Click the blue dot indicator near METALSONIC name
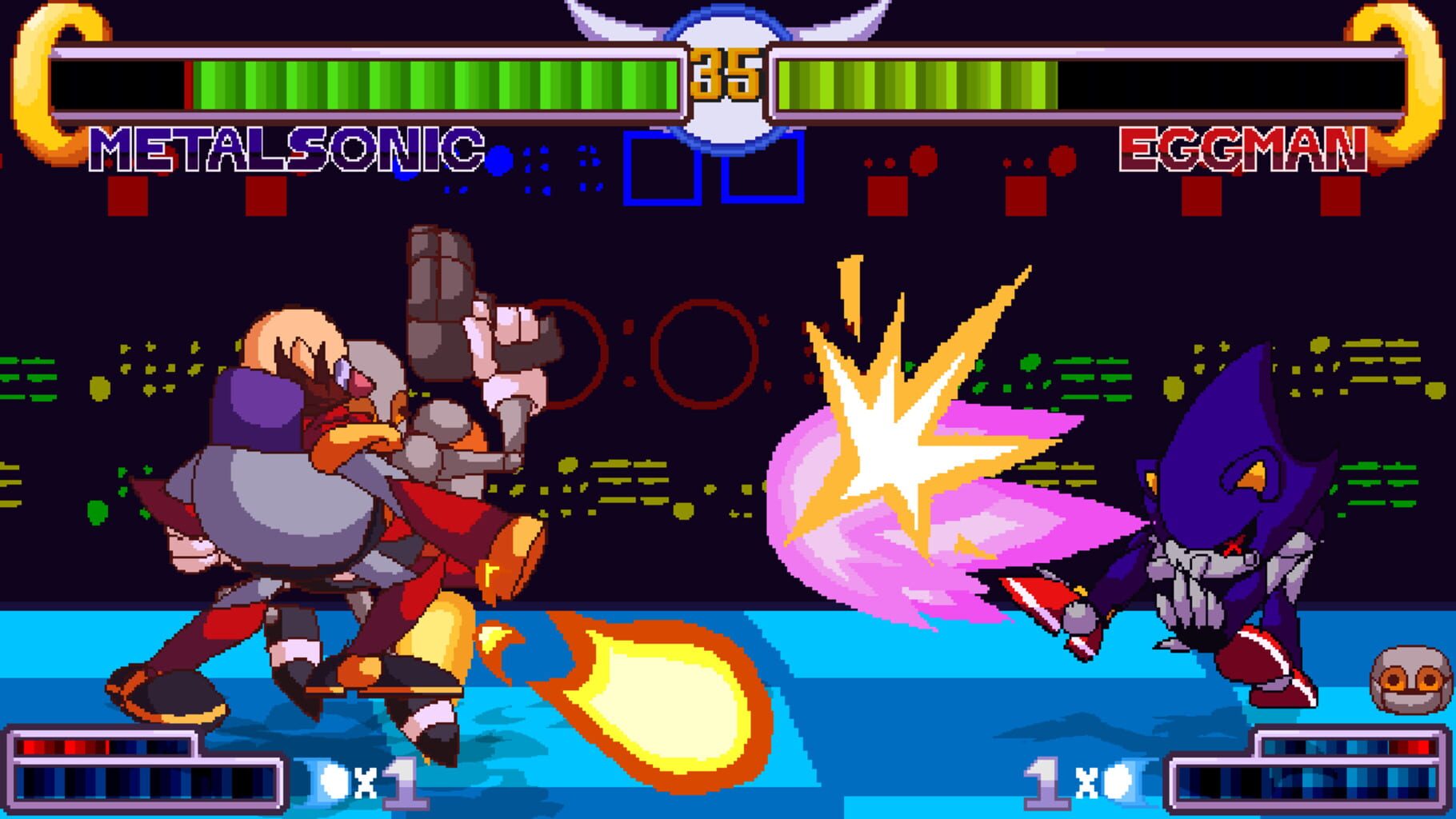The image size is (1456, 819). point(500,160)
